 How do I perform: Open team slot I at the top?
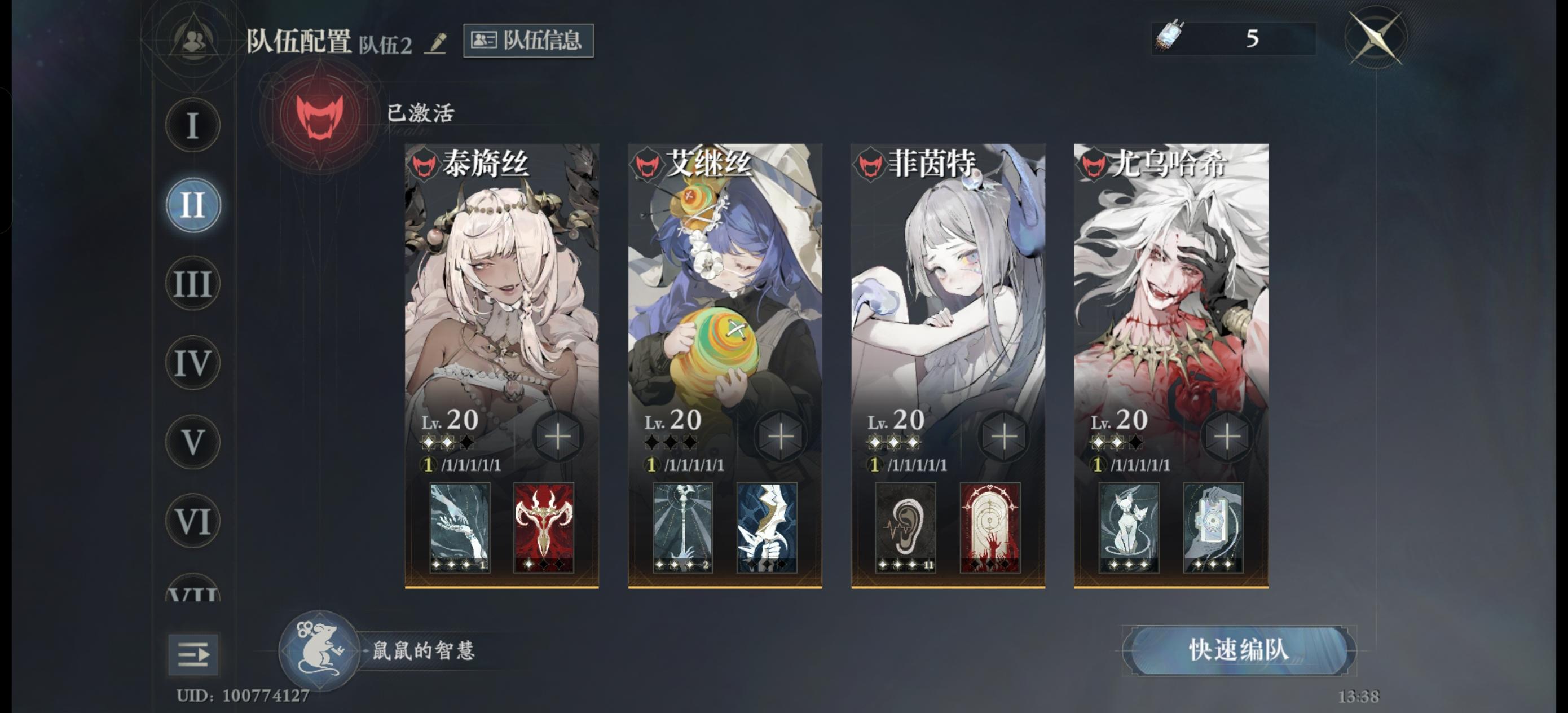(192, 125)
